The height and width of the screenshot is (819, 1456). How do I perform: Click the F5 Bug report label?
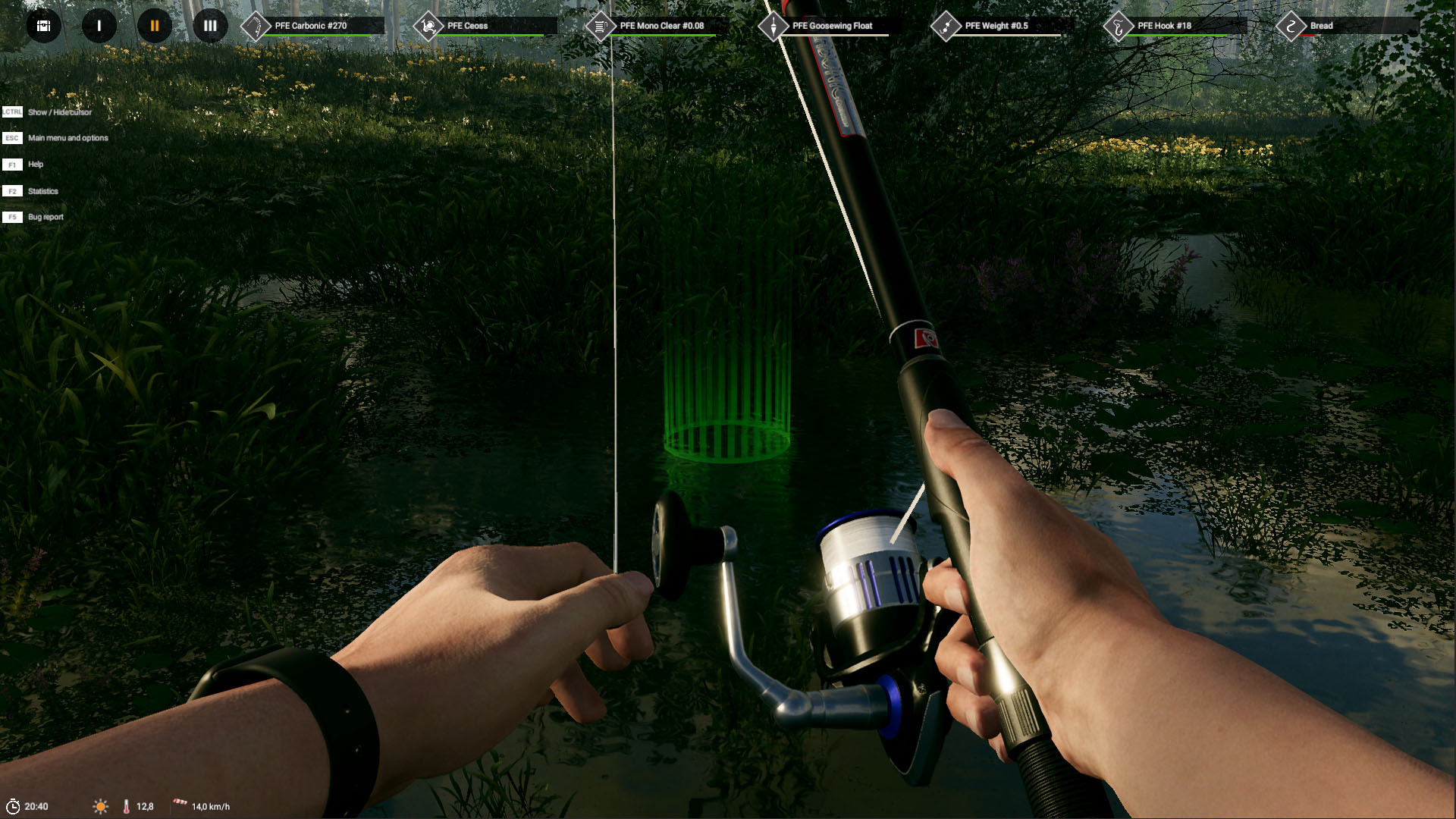click(x=45, y=217)
